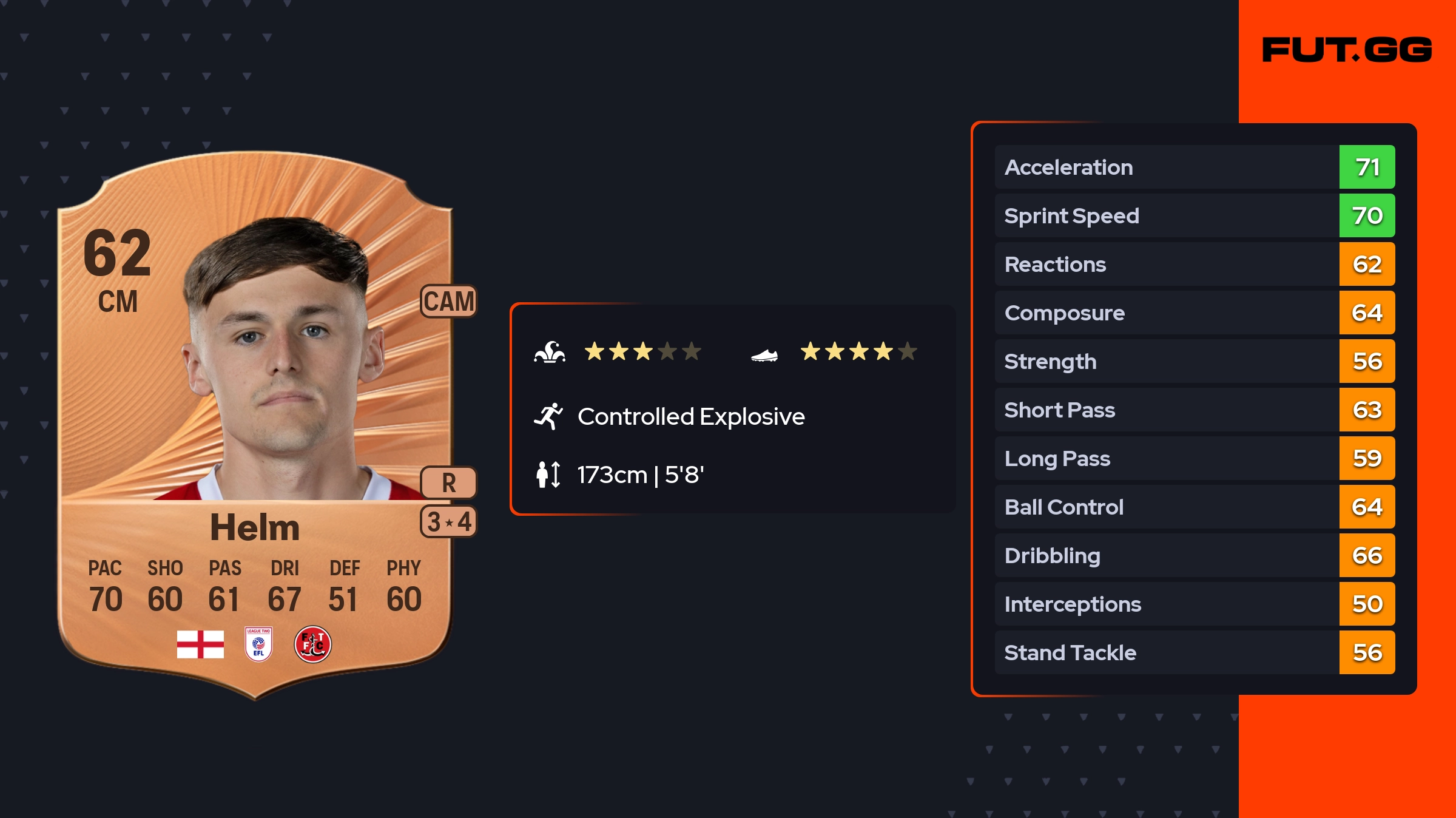Click the CAM alternate position badge
This screenshot has width=1456, height=818.
[449, 301]
